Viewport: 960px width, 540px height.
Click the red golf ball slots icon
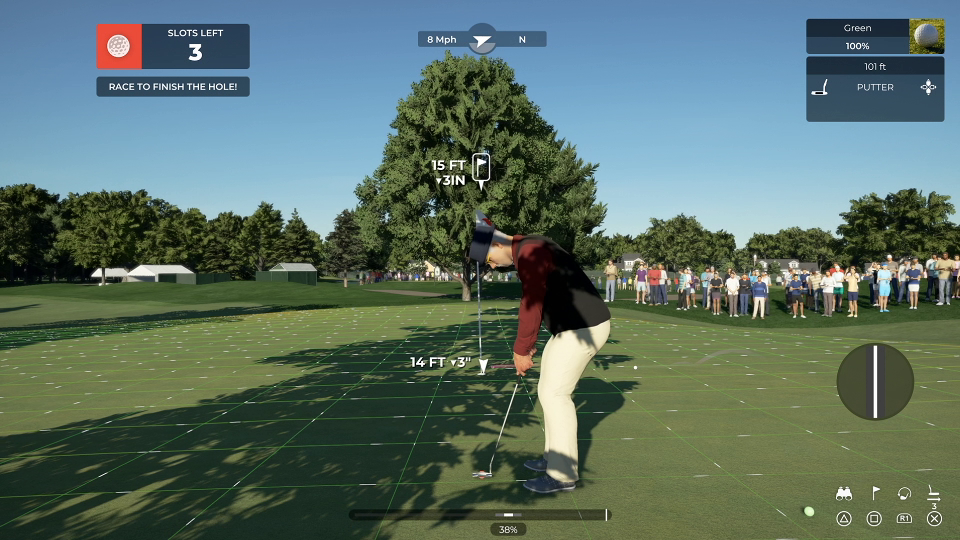[118, 46]
